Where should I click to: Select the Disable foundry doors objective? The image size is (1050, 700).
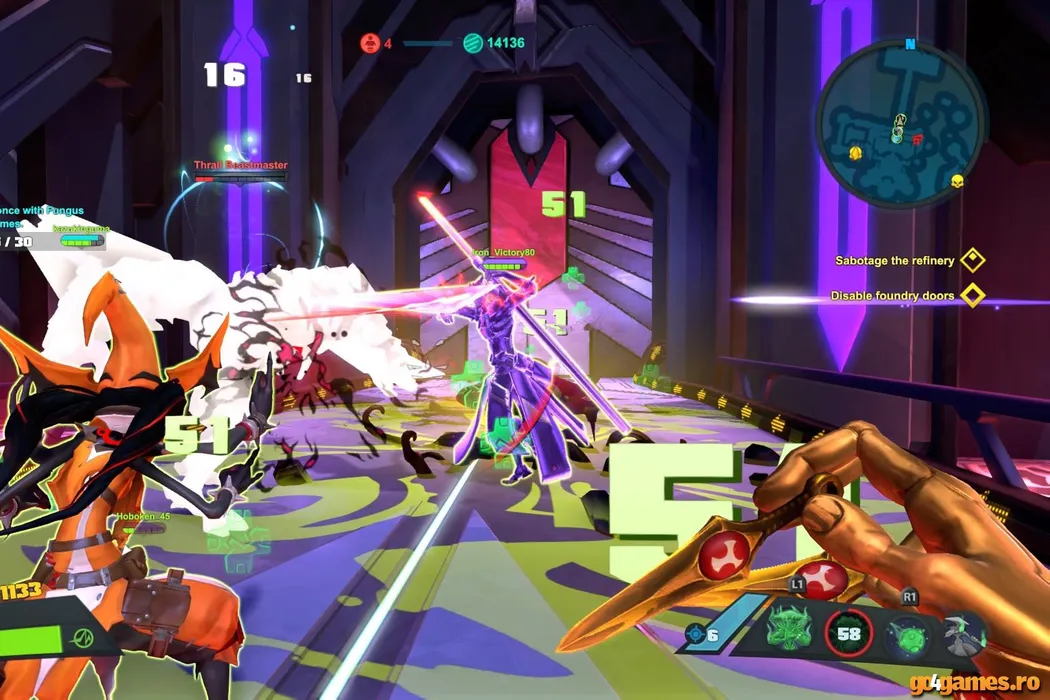(892, 296)
